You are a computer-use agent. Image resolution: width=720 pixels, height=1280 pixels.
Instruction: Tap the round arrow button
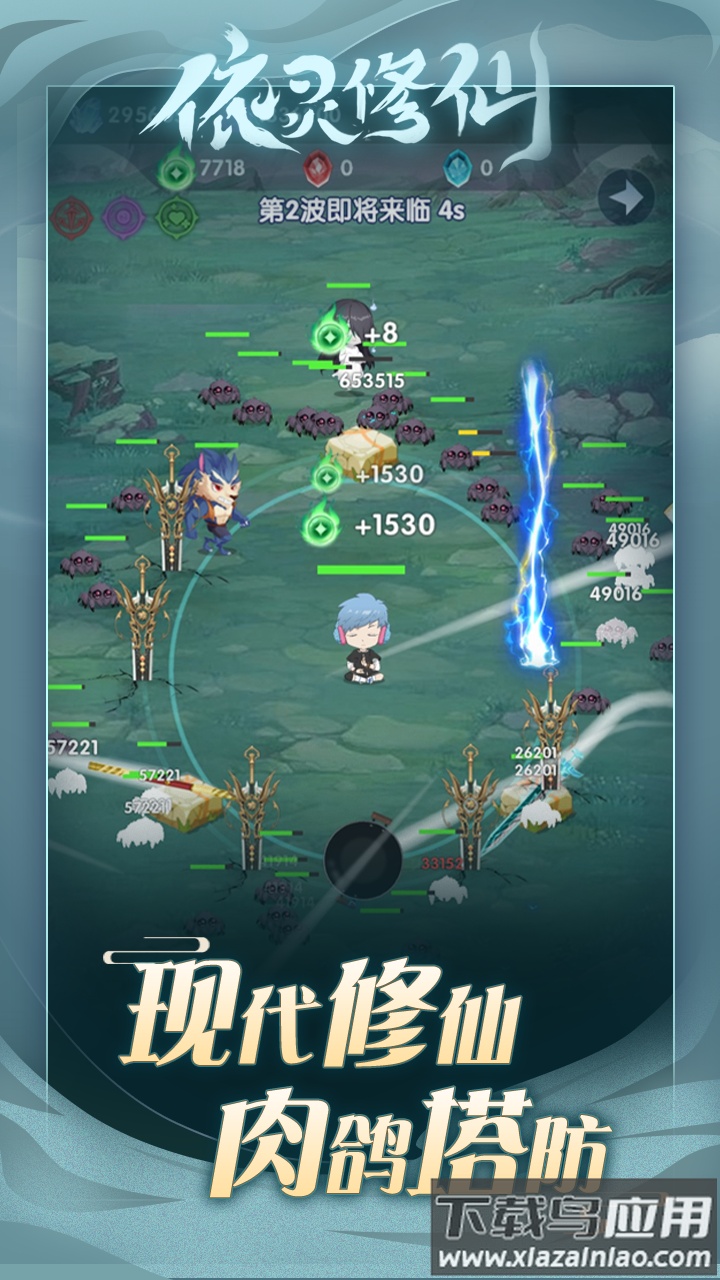tap(626, 200)
